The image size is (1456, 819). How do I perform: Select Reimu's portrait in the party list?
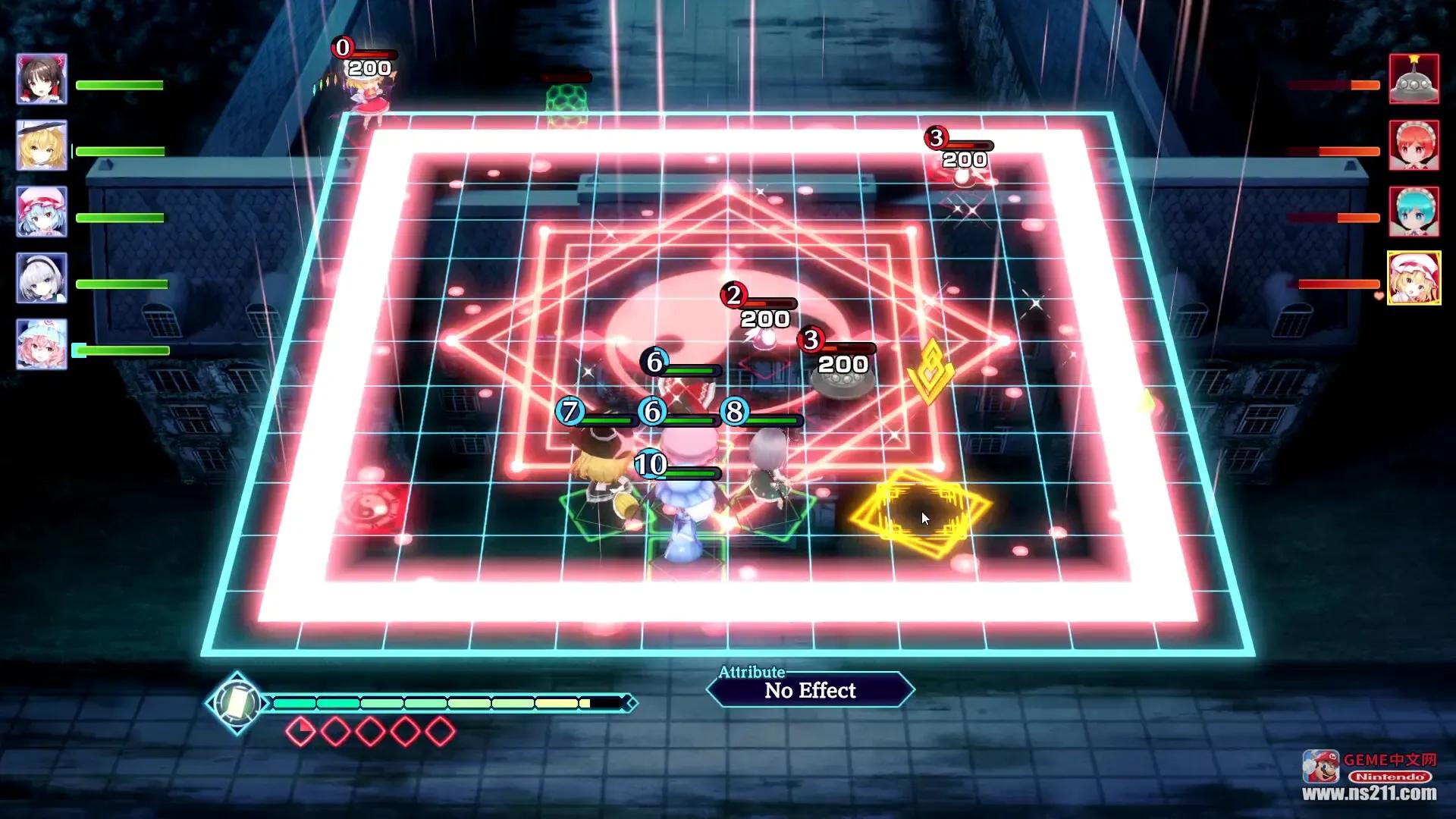(42, 79)
